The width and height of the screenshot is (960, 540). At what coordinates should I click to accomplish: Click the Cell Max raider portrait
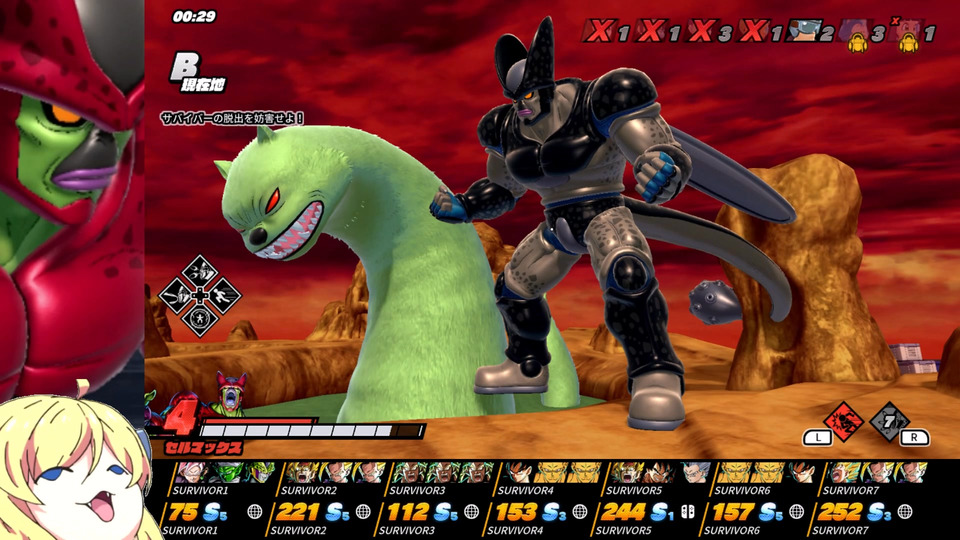[x=232, y=393]
